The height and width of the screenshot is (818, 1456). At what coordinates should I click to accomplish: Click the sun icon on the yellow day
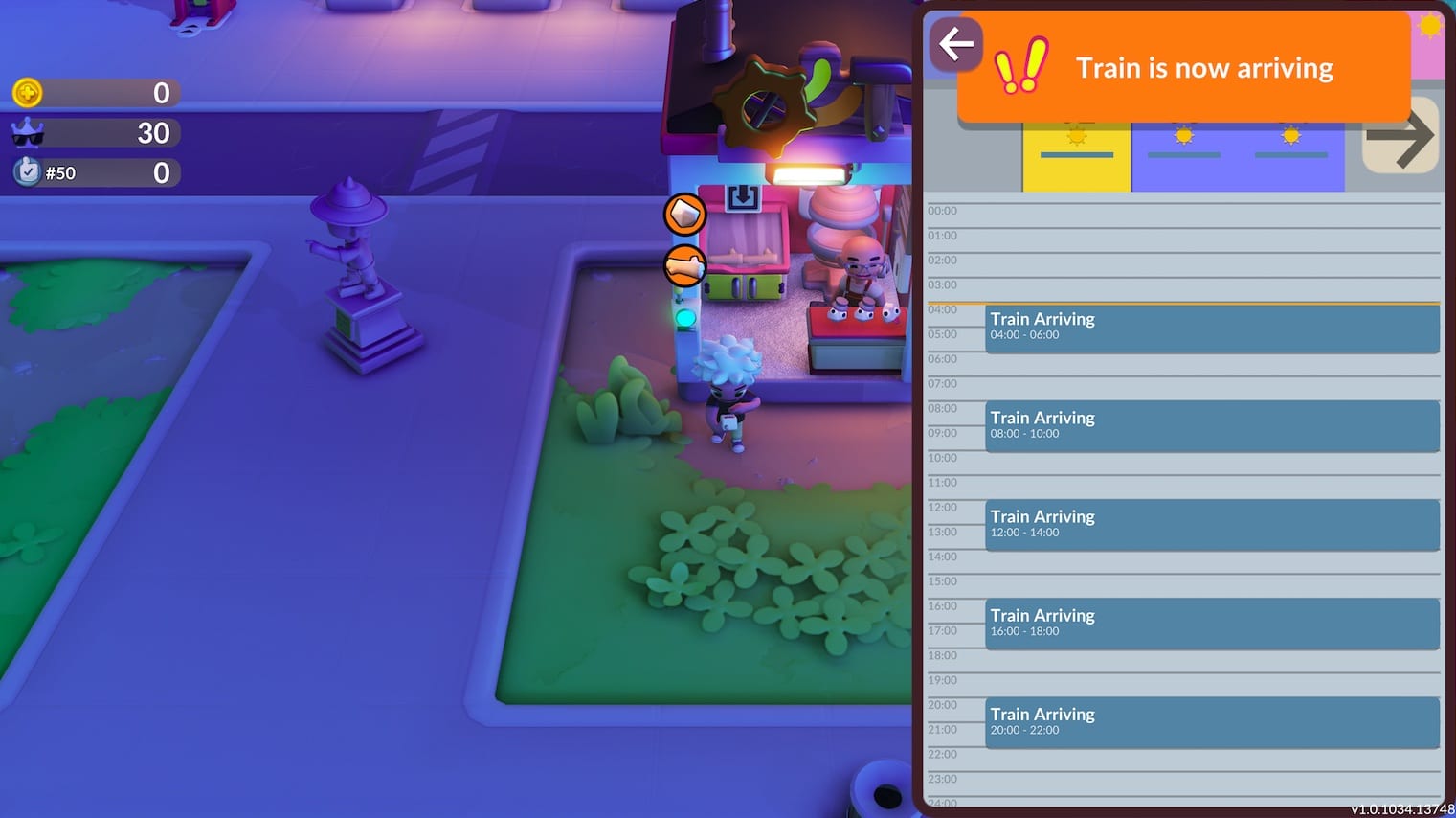(x=1076, y=136)
